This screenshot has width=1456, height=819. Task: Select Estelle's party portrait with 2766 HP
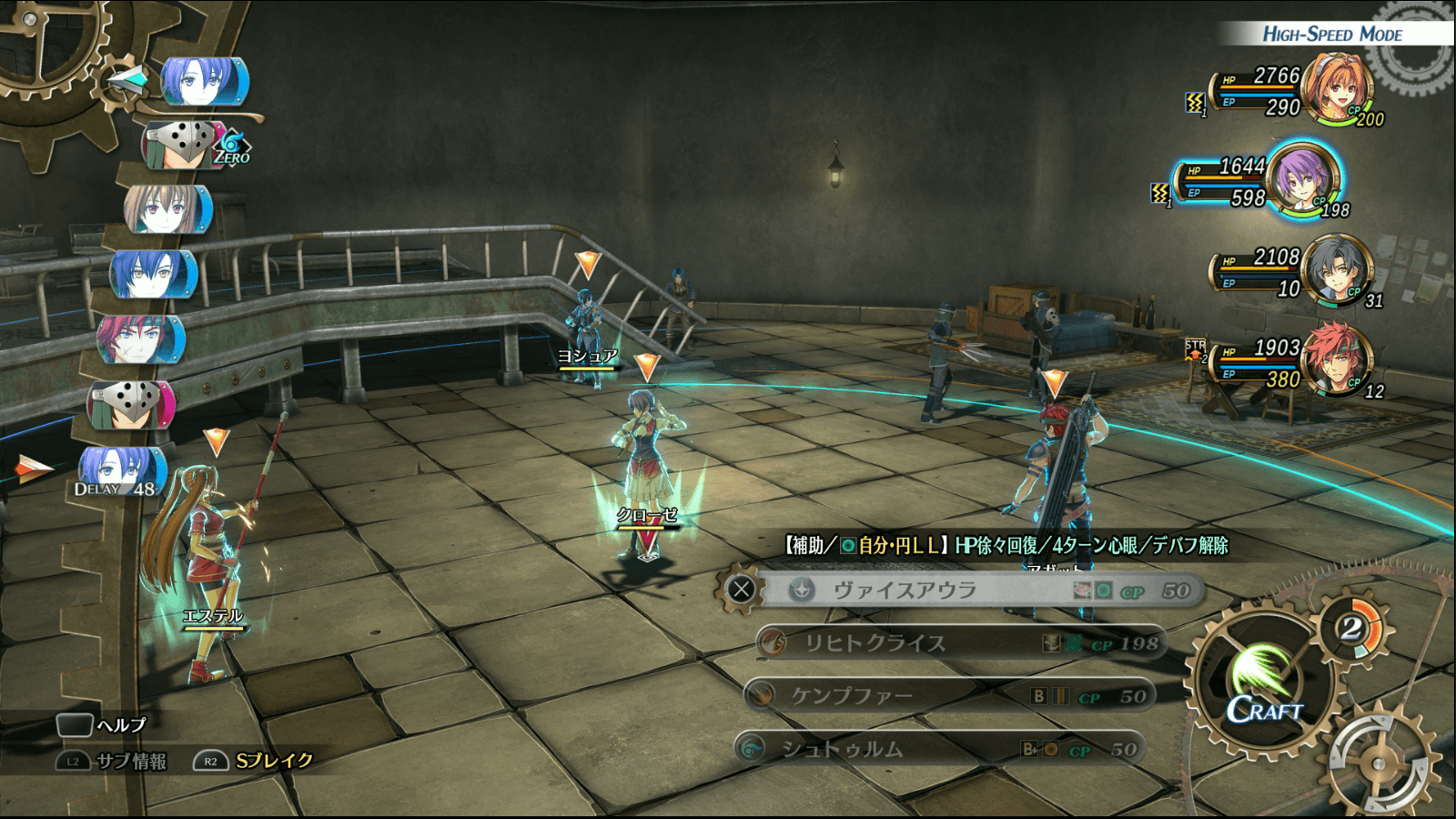tap(1336, 89)
